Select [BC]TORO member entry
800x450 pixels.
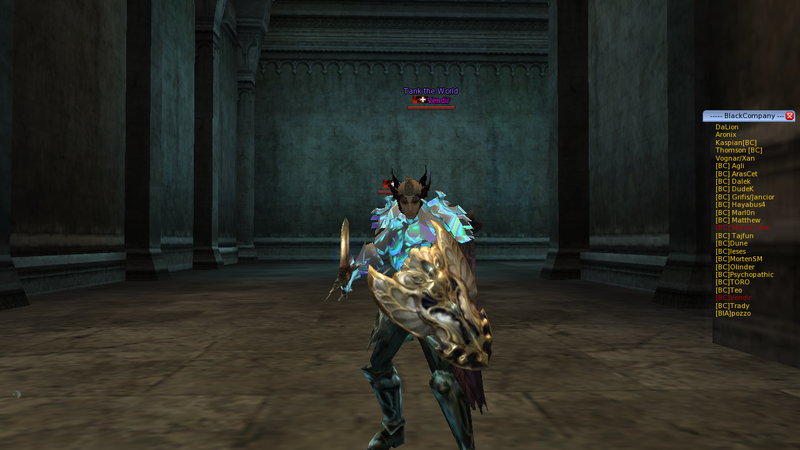pyautogui.click(x=732, y=282)
